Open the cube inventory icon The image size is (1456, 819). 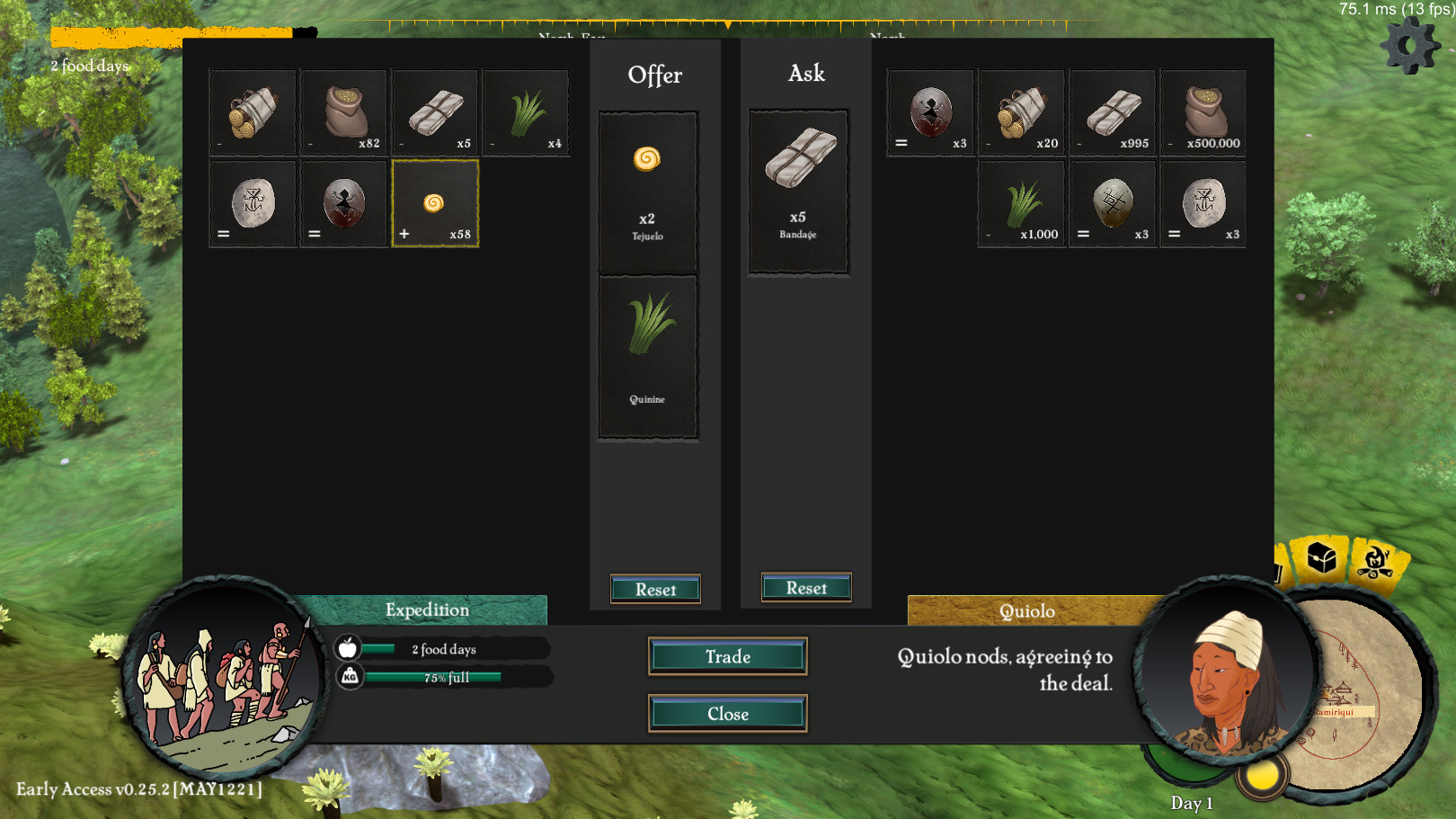tap(1321, 560)
